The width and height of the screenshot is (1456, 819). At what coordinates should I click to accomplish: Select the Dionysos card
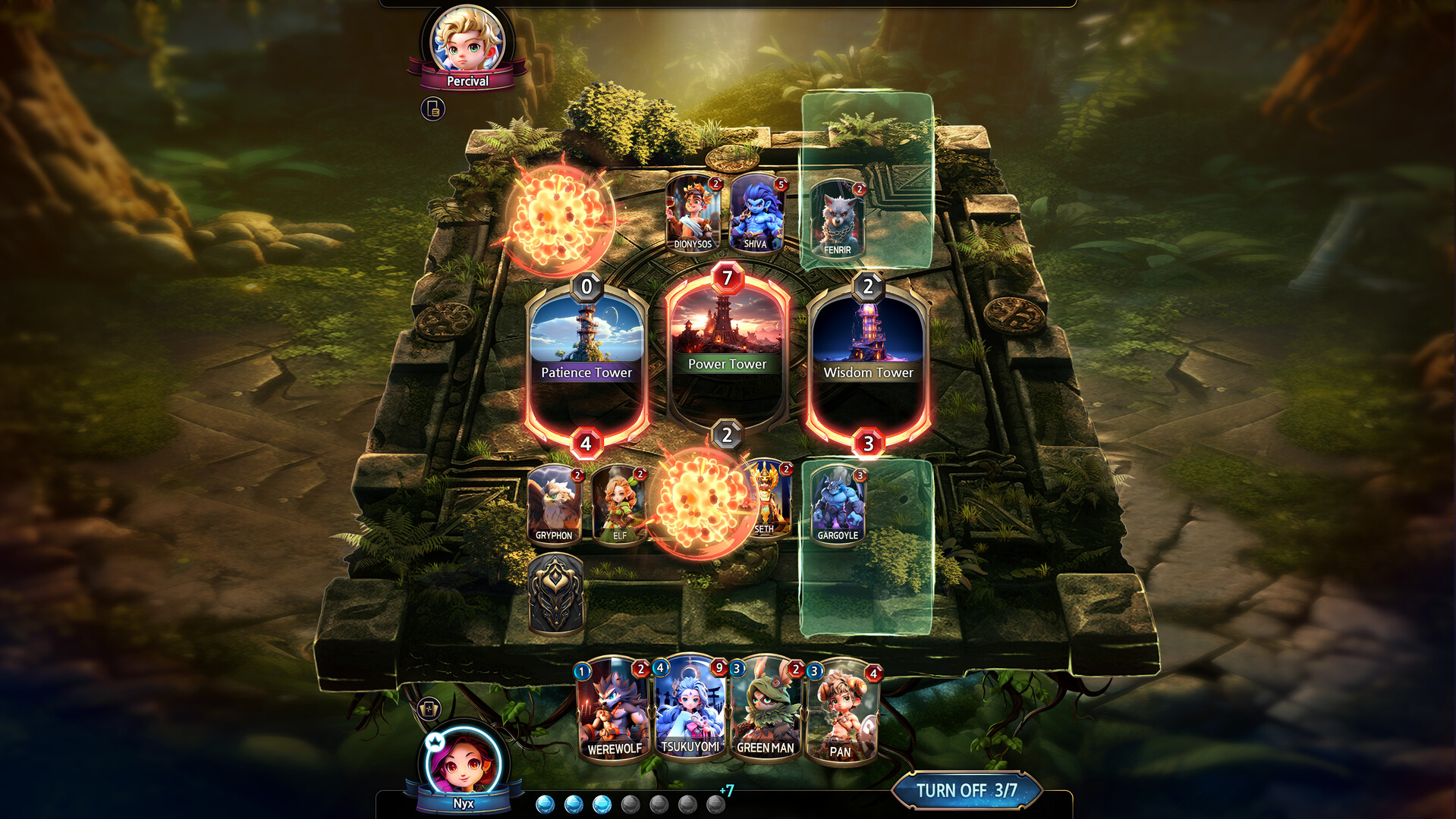tap(693, 215)
